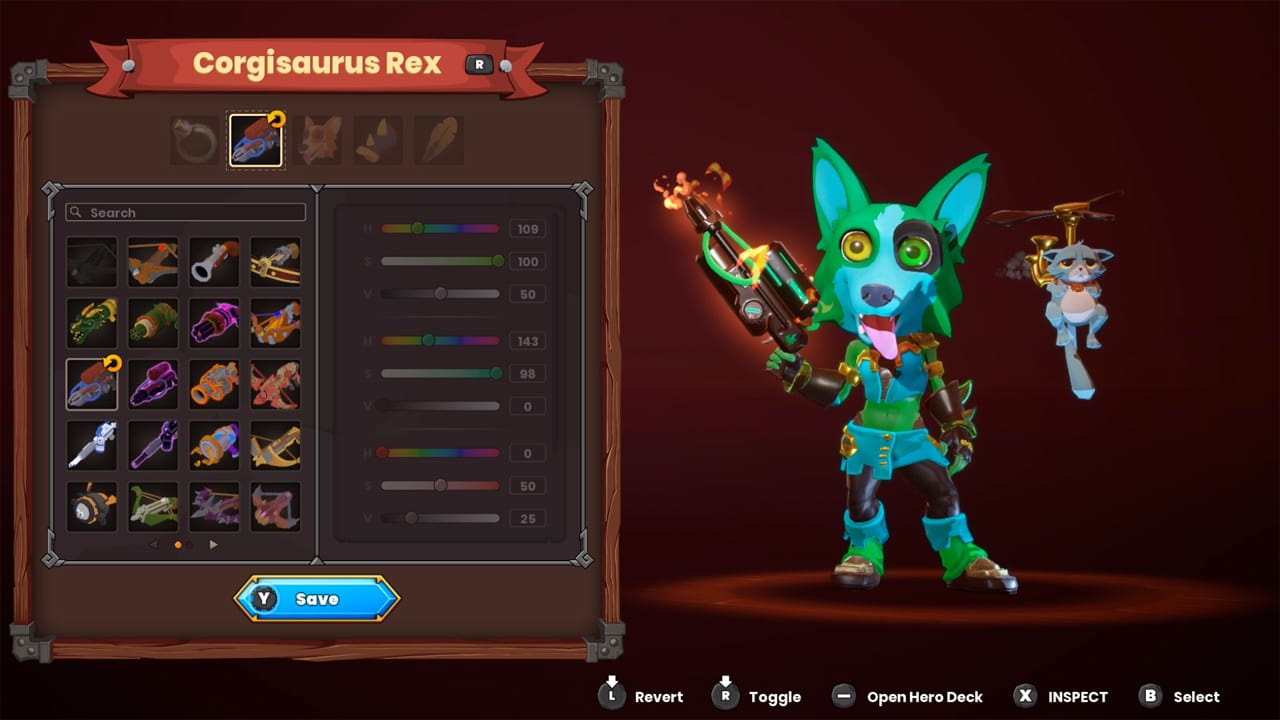
Task: Click inside the Search text field
Action: pos(185,212)
